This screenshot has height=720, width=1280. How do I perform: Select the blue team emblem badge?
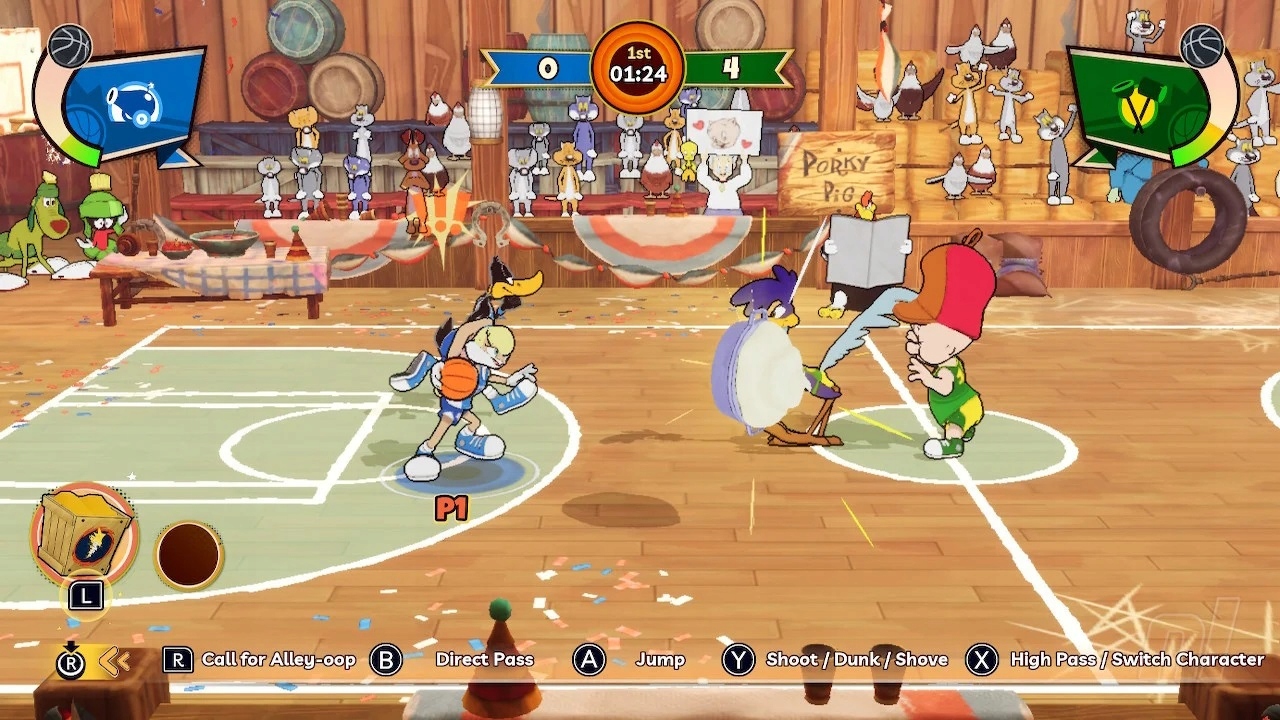(x=134, y=103)
